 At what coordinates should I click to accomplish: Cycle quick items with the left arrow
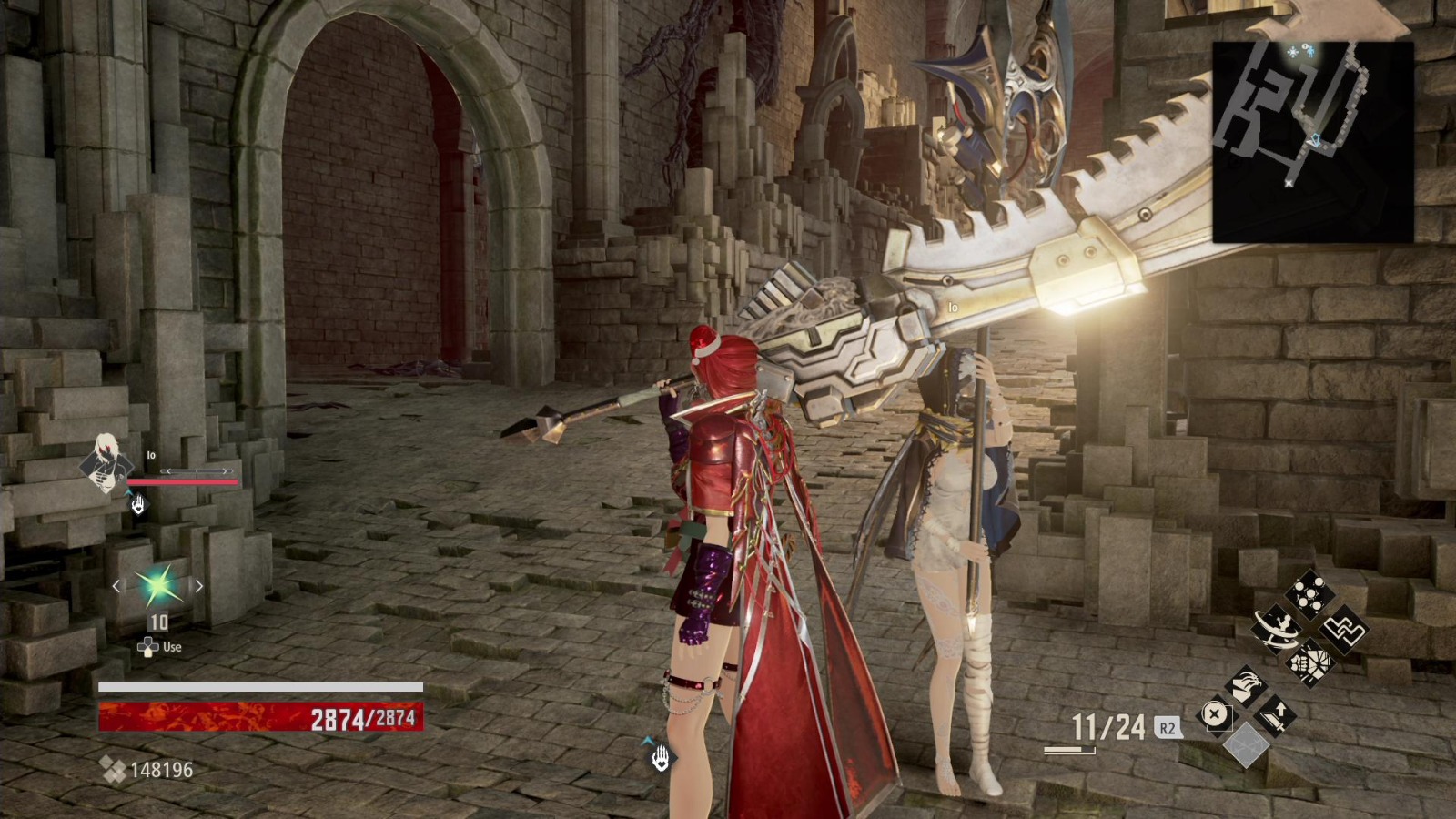pyautogui.click(x=115, y=587)
